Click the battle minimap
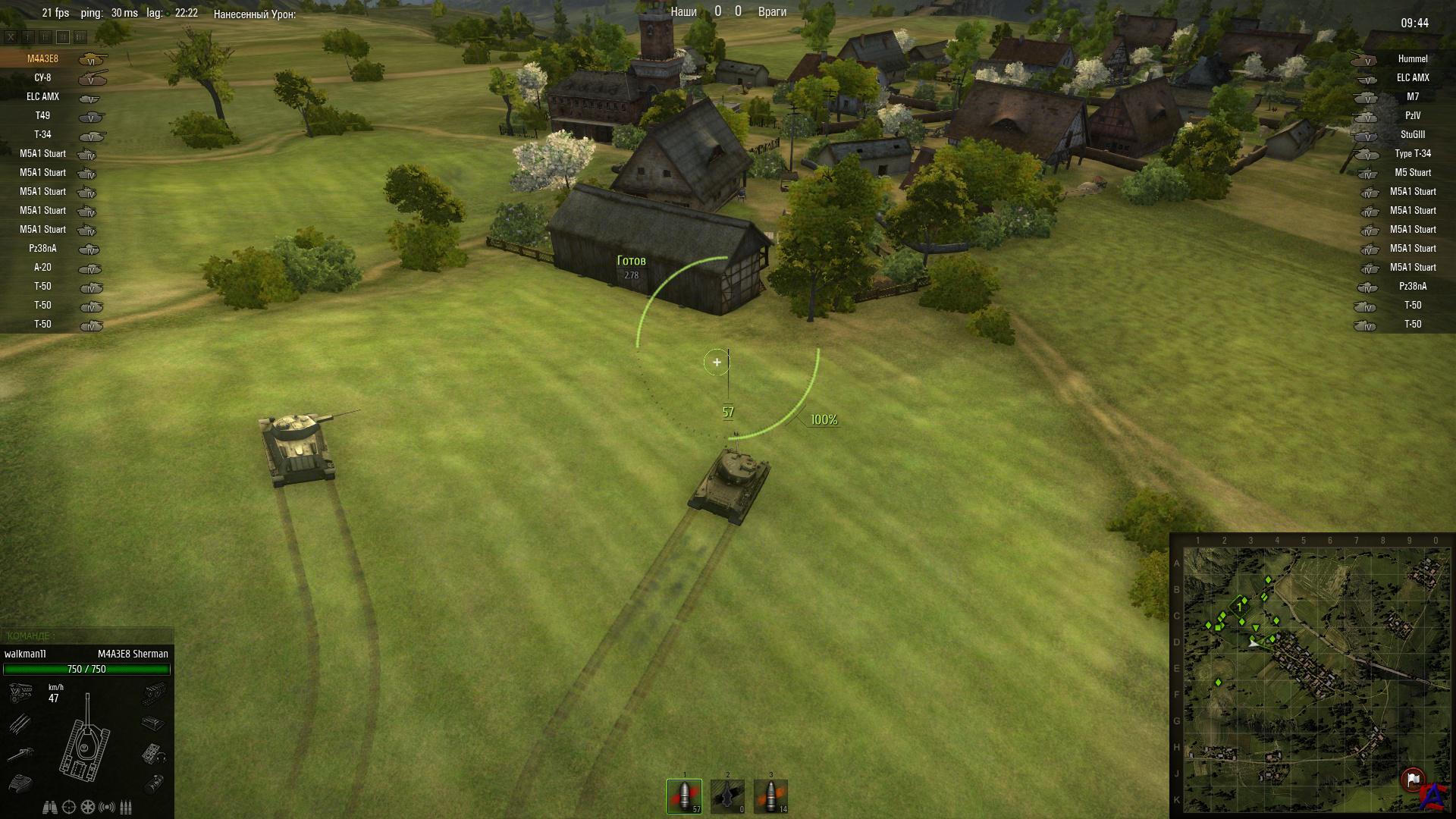 click(1311, 675)
